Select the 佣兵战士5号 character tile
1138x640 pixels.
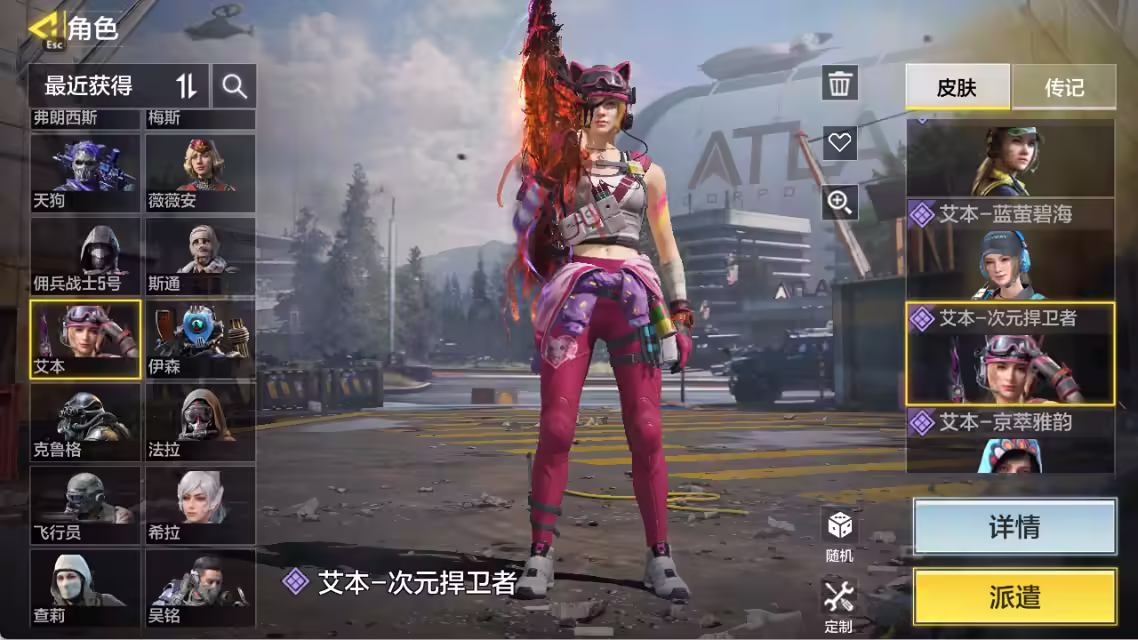pyautogui.click(x=85, y=256)
